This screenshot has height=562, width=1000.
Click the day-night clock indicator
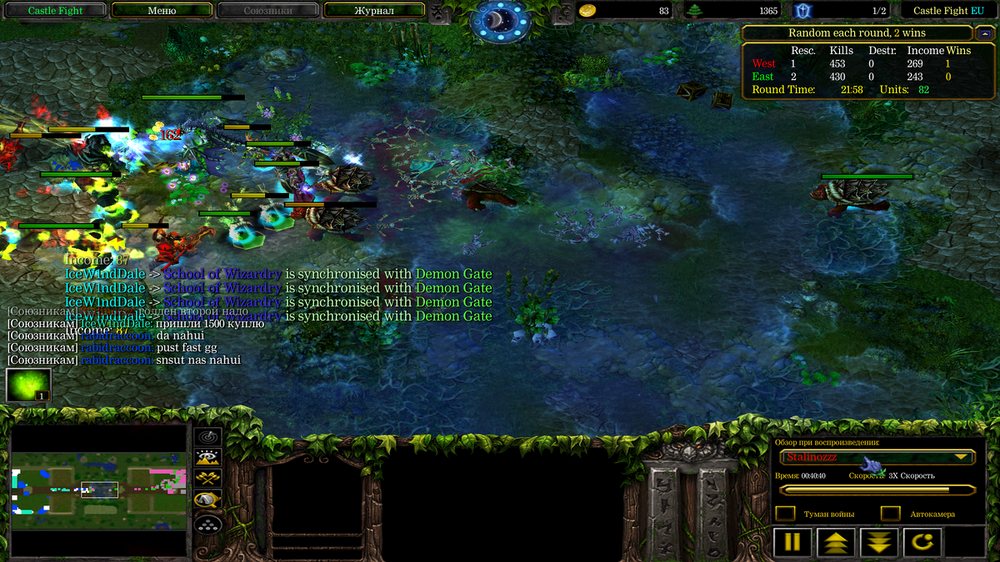500,20
